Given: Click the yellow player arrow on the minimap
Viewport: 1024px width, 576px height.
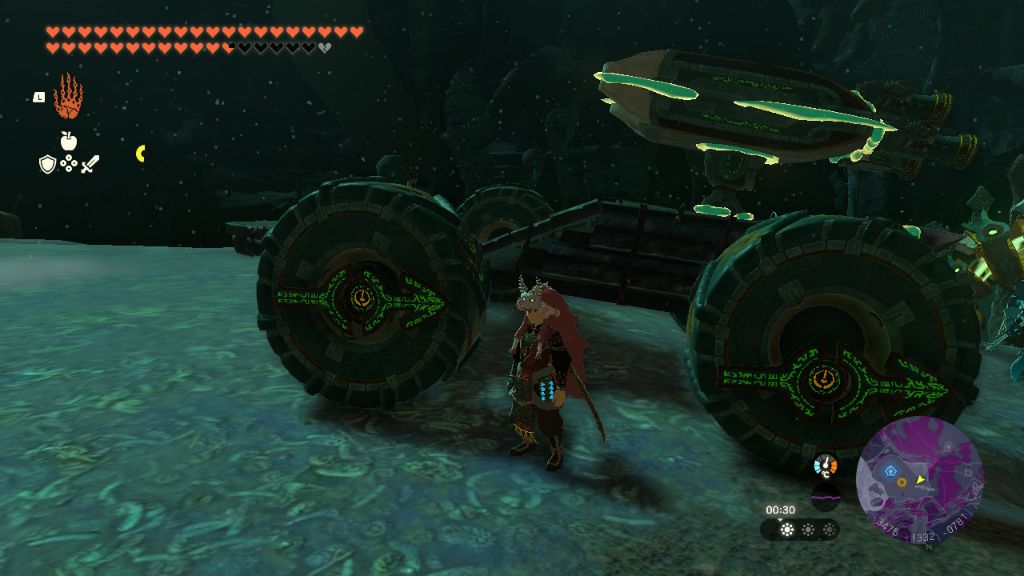Looking at the screenshot, I should tap(919, 480).
